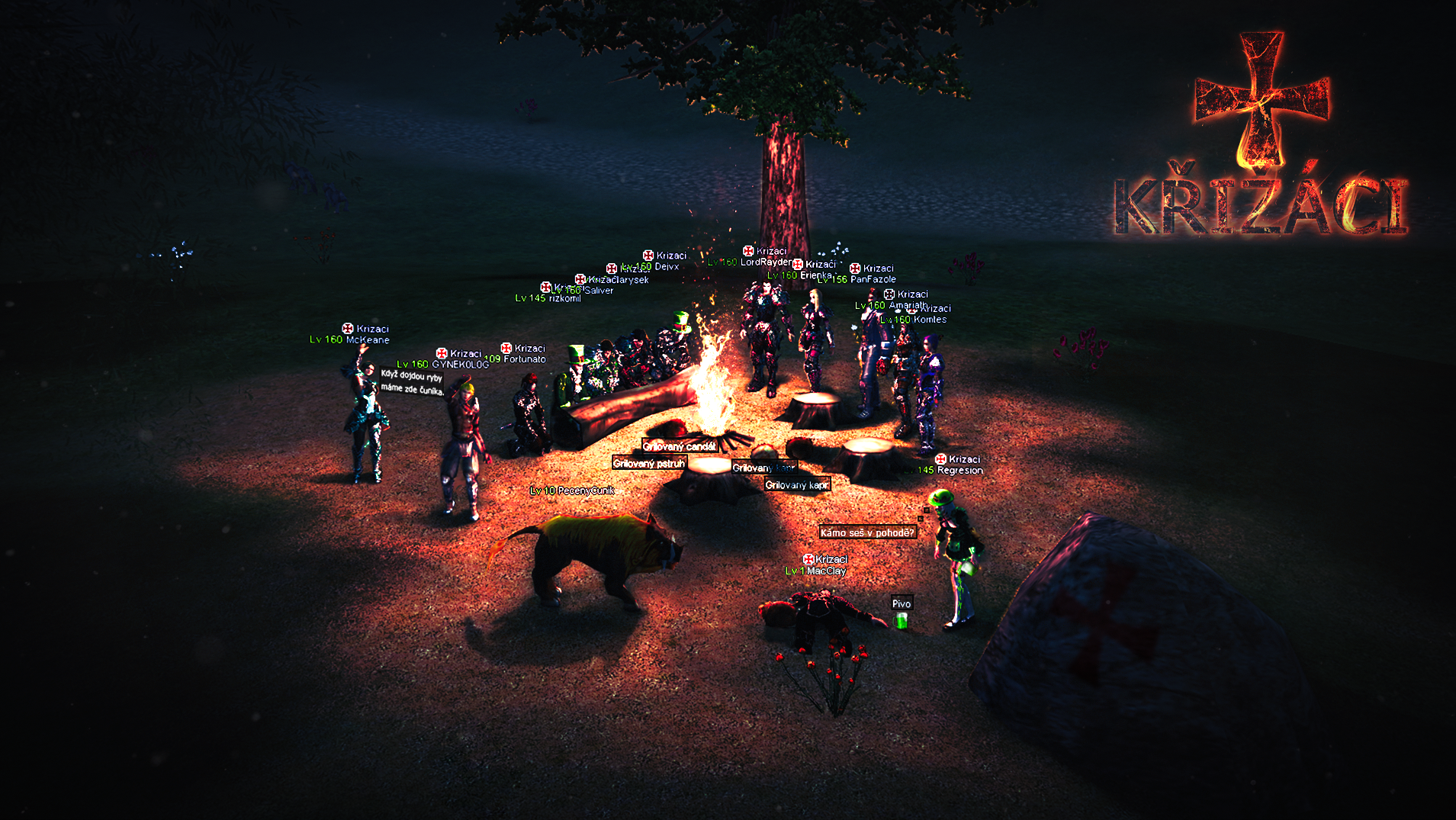Click the Pivo item label
This screenshot has width=1456, height=820.
902,603
